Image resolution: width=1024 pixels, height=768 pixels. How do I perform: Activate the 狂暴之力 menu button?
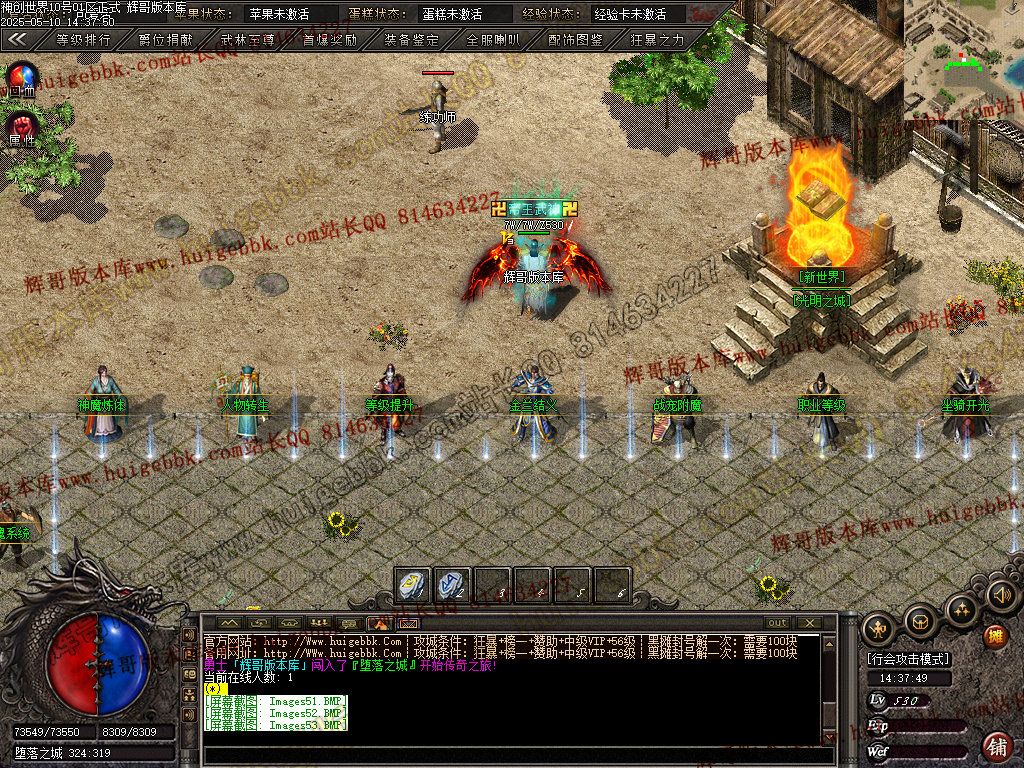click(x=657, y=40)
